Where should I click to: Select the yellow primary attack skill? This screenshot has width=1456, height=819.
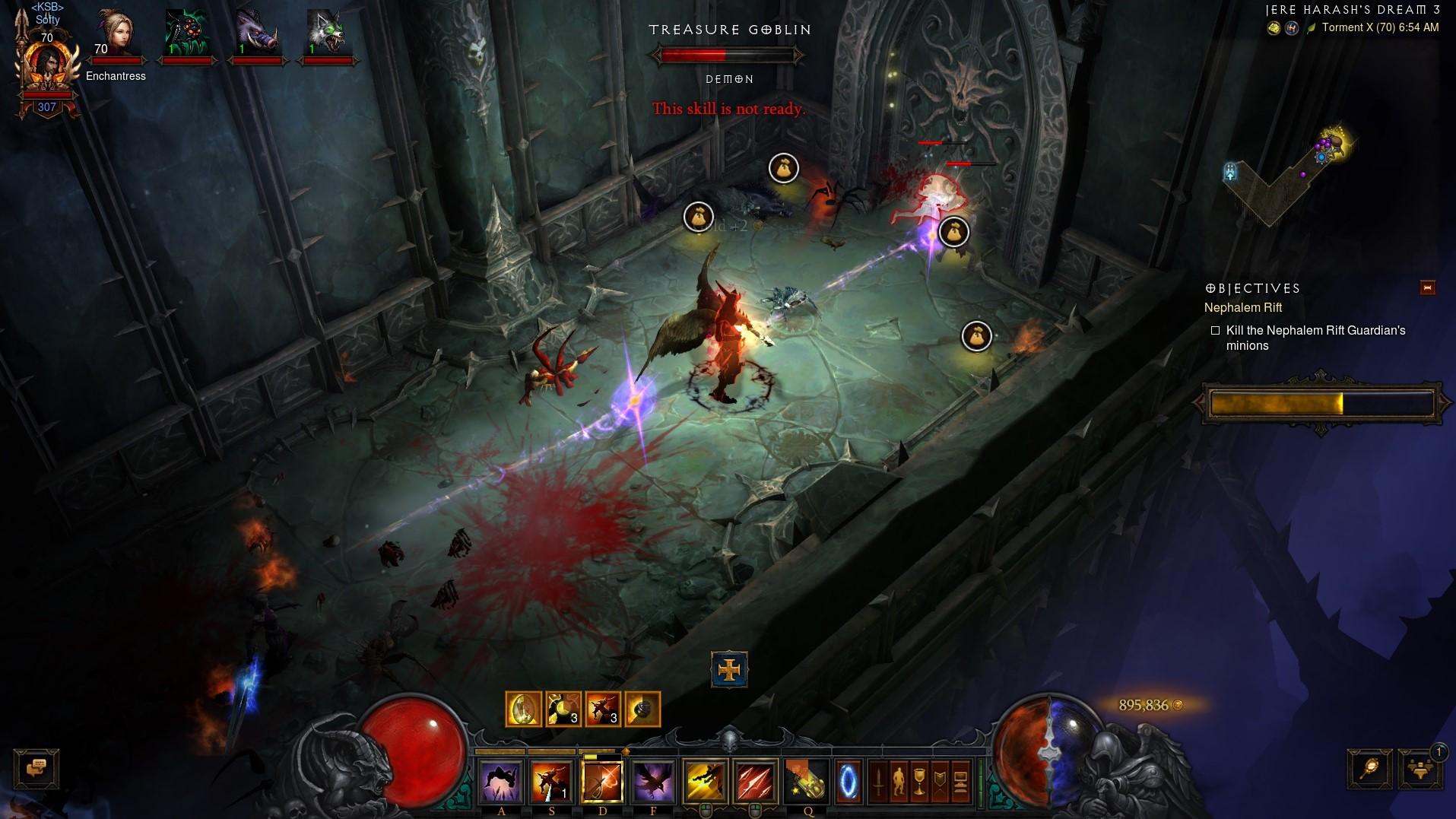coord(705,781)
